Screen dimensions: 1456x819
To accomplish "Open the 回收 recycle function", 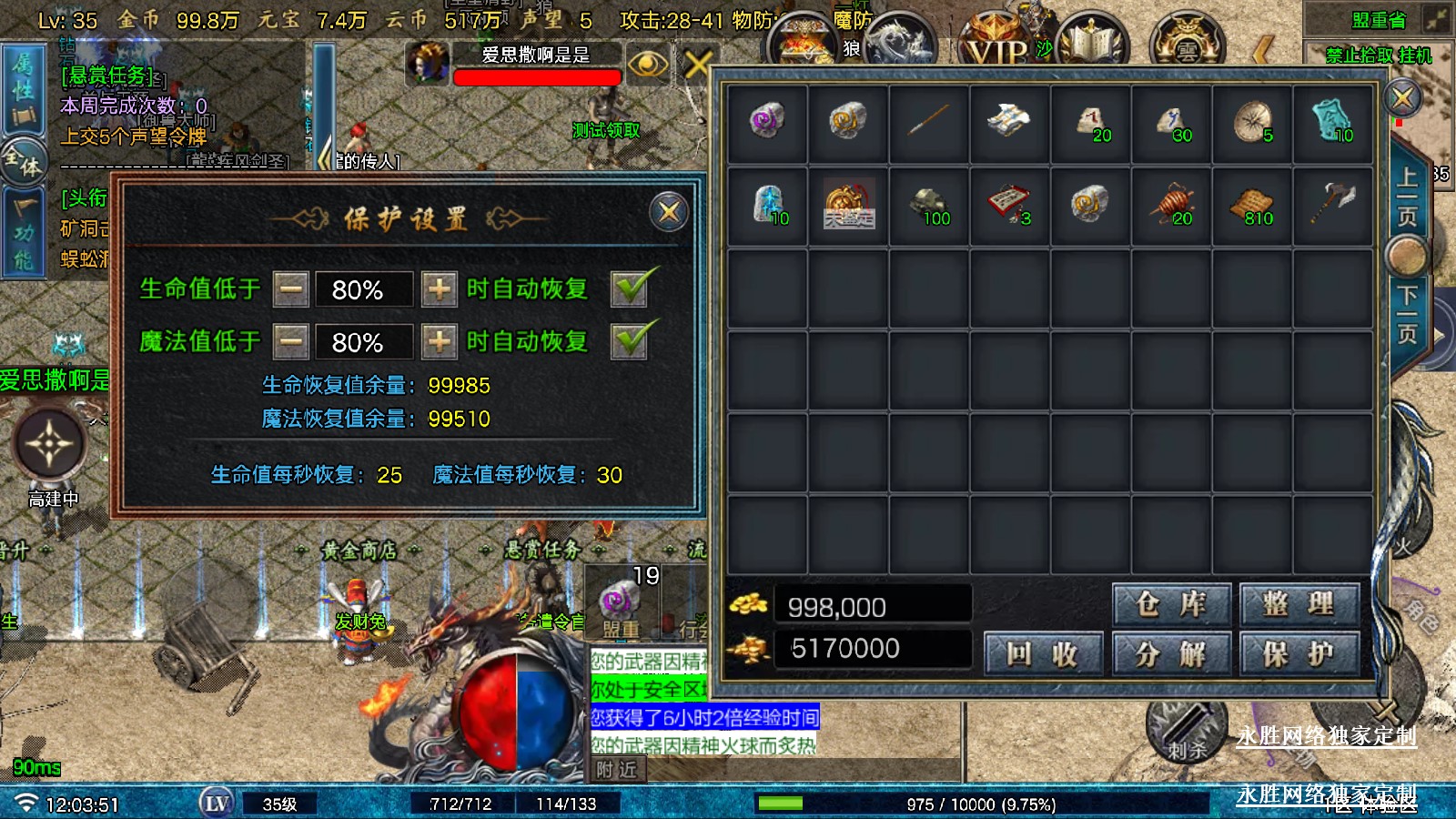I will 1043,652.
